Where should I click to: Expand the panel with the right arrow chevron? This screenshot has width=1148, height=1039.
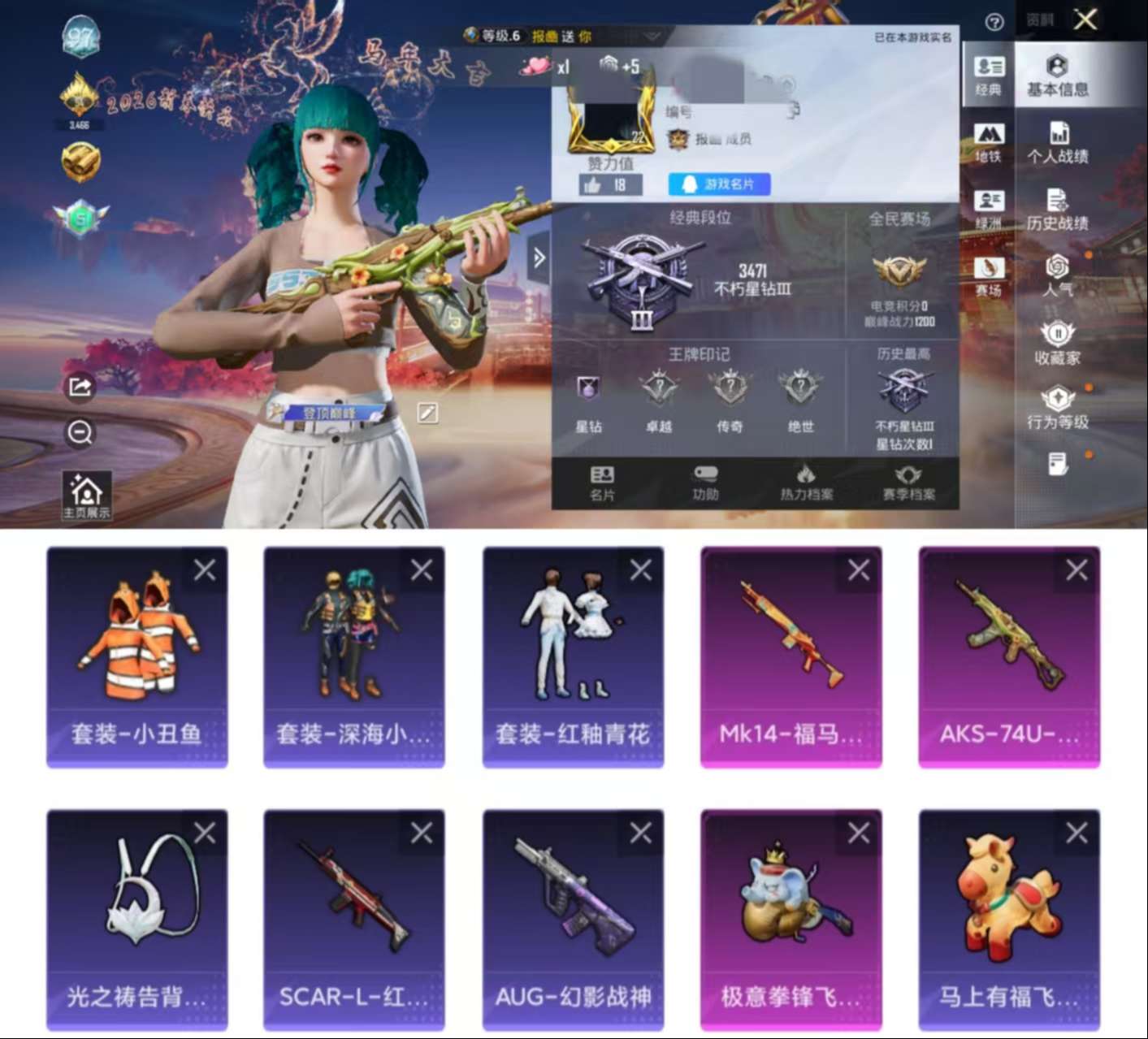[537, 255]
